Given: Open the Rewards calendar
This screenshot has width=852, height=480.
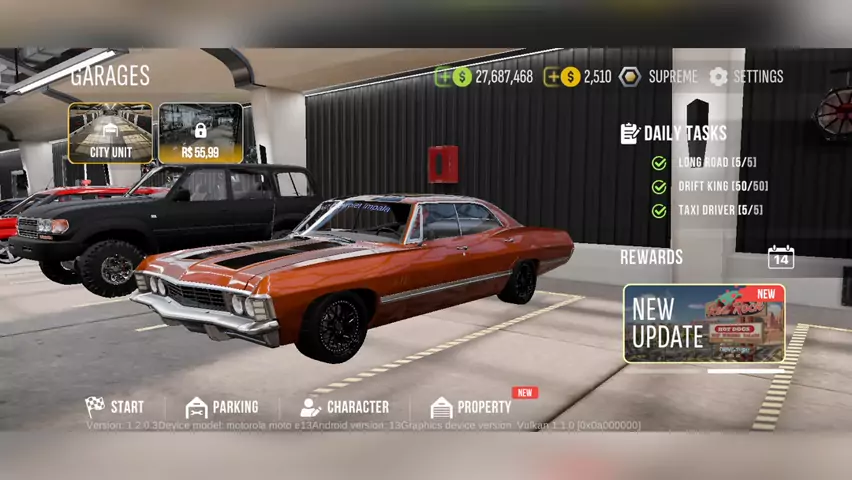Looking at the screenshot, I should click(780, 257).
